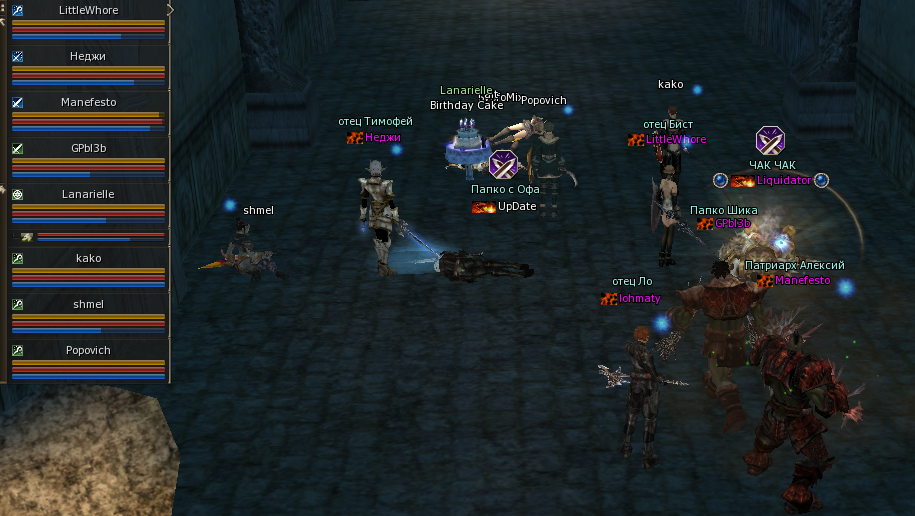
Task: Select Lanarielle in the party list
Action: (88, 194)
